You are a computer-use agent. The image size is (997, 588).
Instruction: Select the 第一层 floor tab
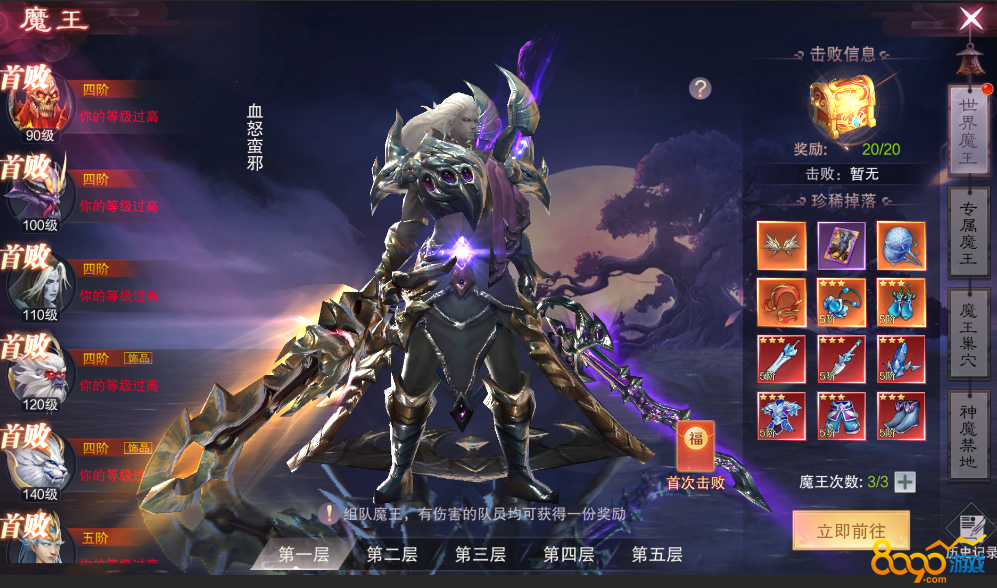tap(303, 554)
